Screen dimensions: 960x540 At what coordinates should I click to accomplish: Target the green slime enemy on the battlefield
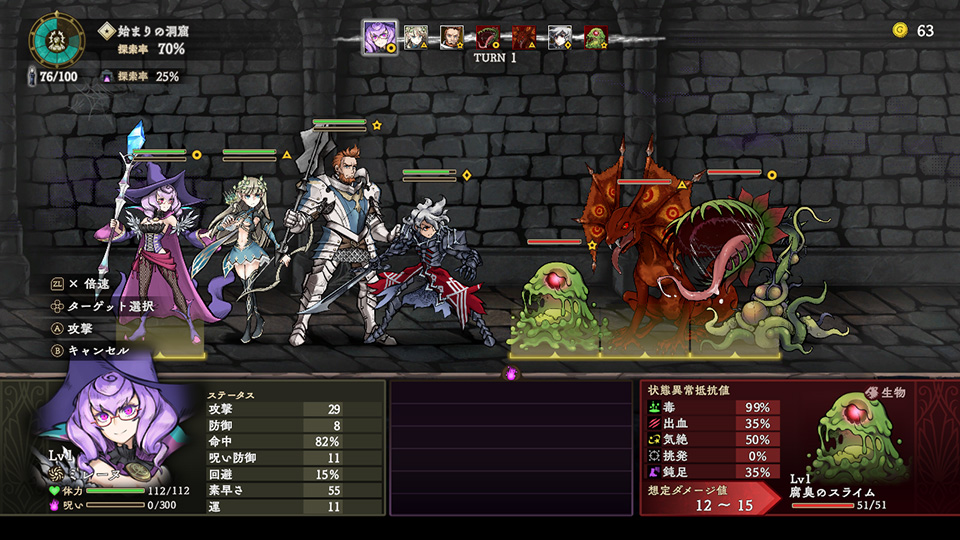coord(553,305)
